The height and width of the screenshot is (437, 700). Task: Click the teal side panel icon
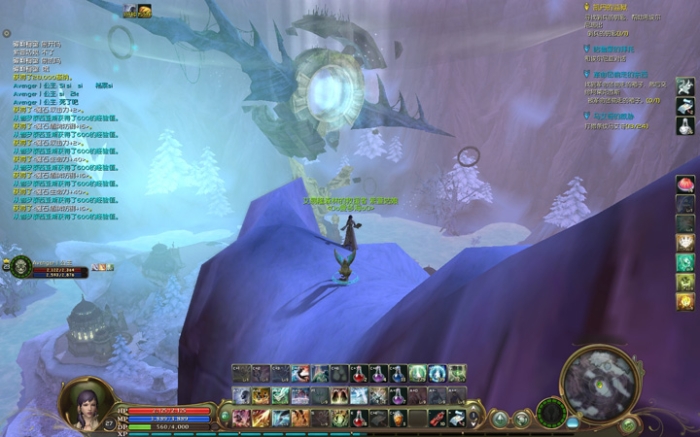[x=685, y=262]
